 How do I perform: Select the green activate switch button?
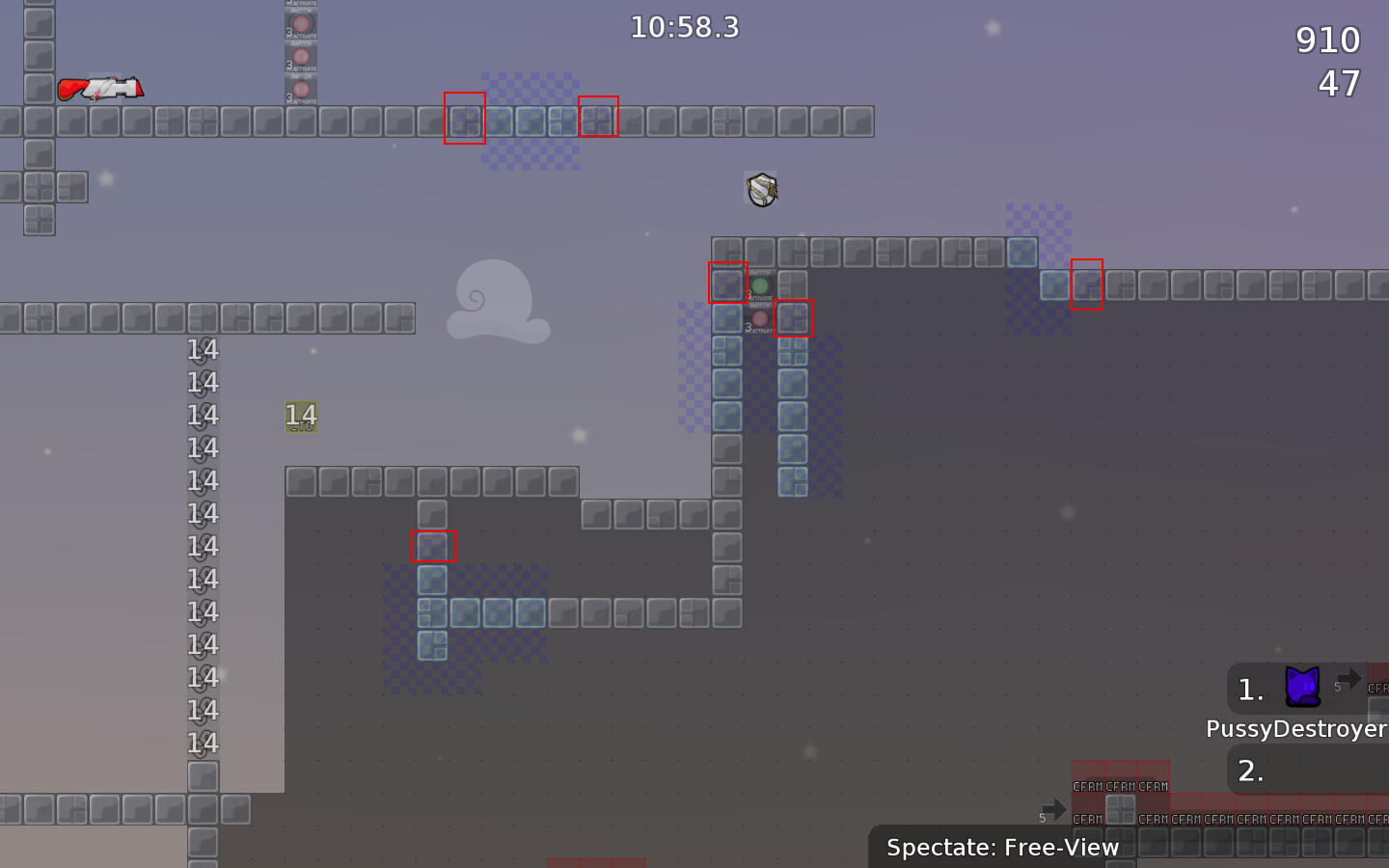coord(761,285)
